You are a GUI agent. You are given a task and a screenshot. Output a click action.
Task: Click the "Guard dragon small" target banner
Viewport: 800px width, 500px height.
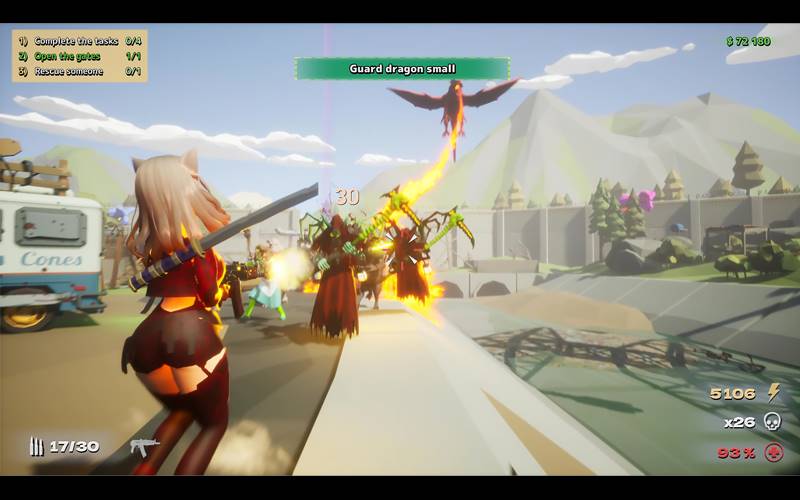(x=402, y=69)
